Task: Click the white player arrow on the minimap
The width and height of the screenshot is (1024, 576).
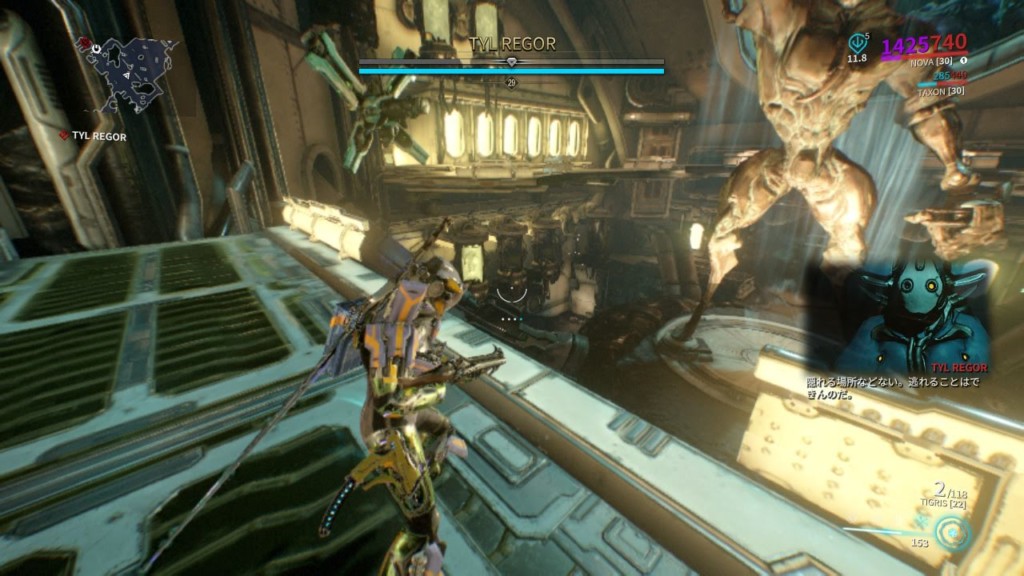Action: pyautogui.click(x=129, y=75)
